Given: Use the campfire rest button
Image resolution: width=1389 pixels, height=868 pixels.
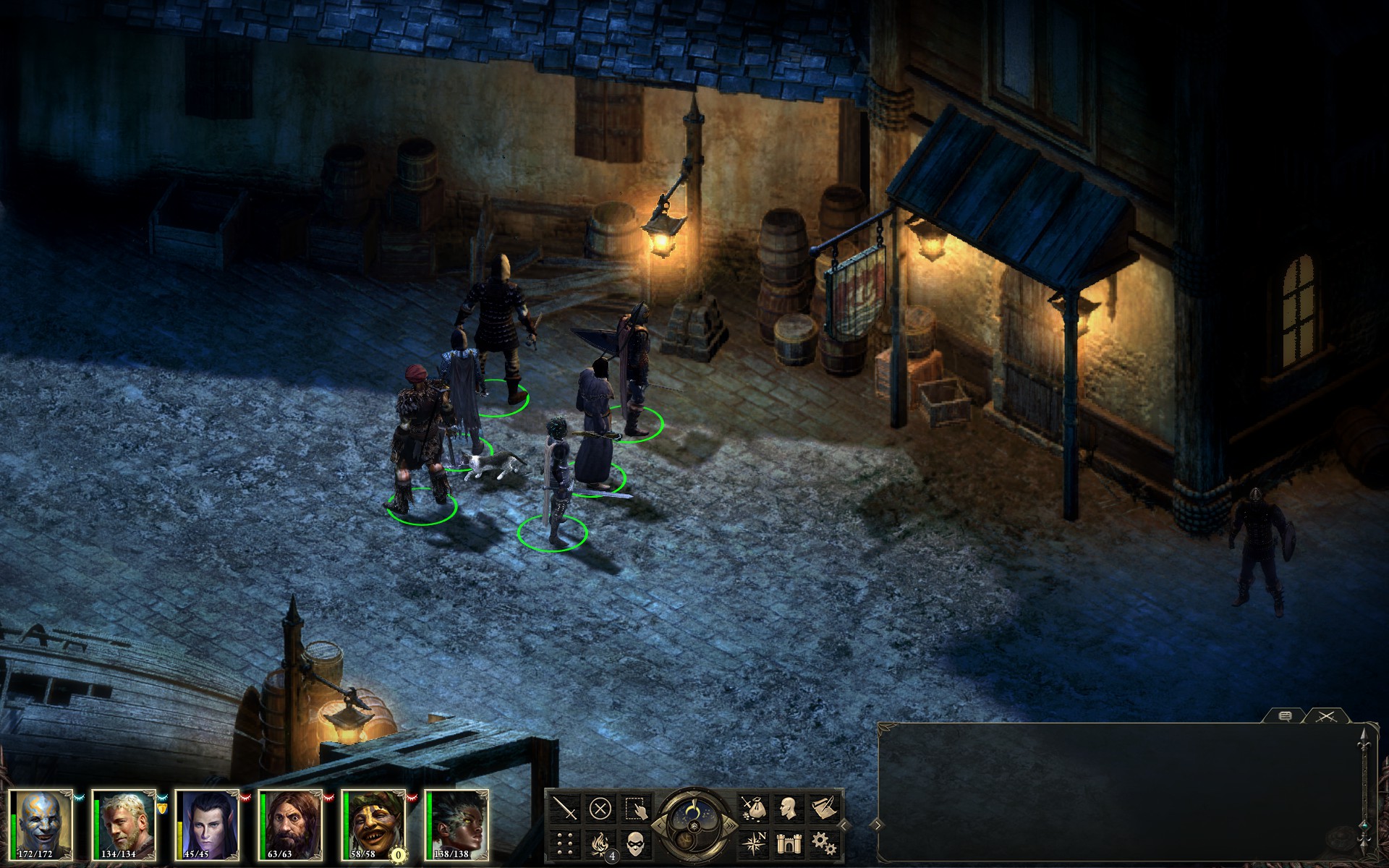Looking at the screenshot, I should point(600,843).
